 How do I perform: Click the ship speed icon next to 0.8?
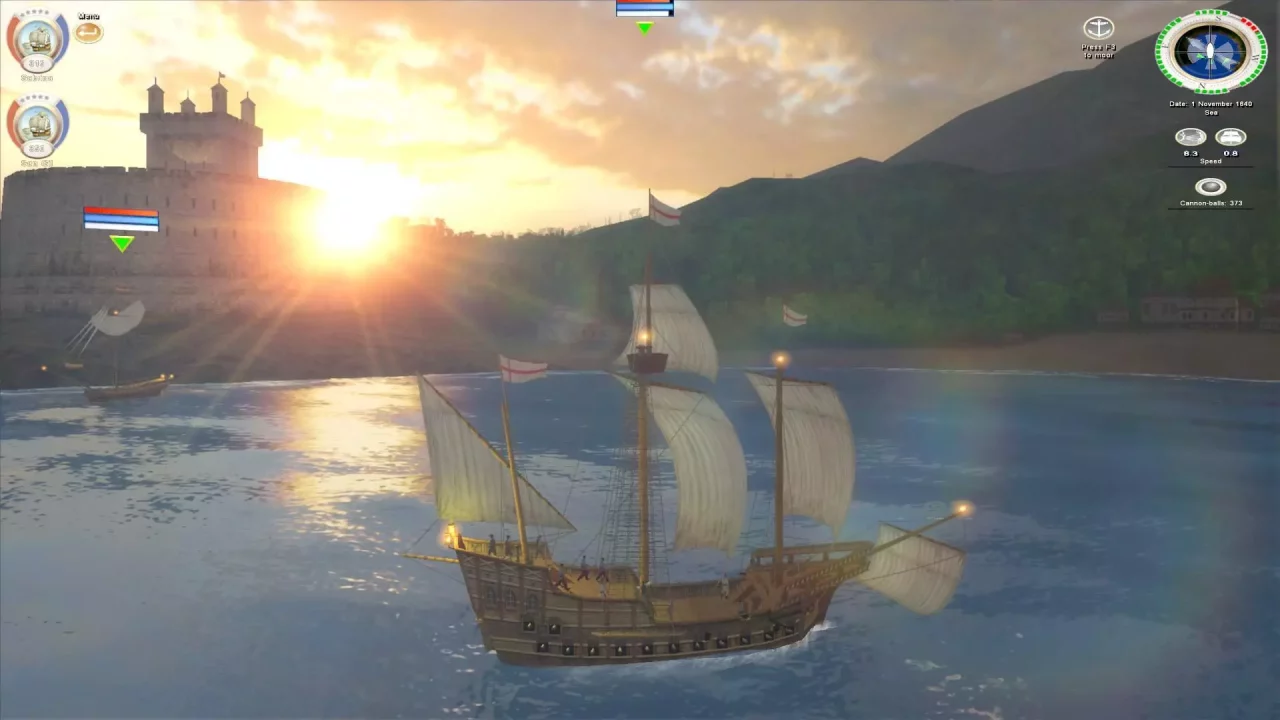[x=1230, y=136]
